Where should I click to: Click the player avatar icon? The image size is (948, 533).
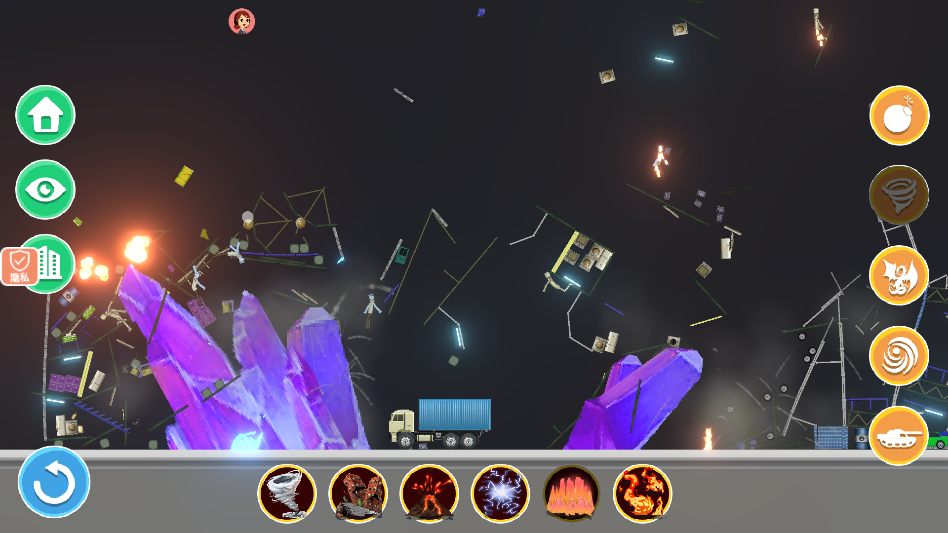pos(242,21)
